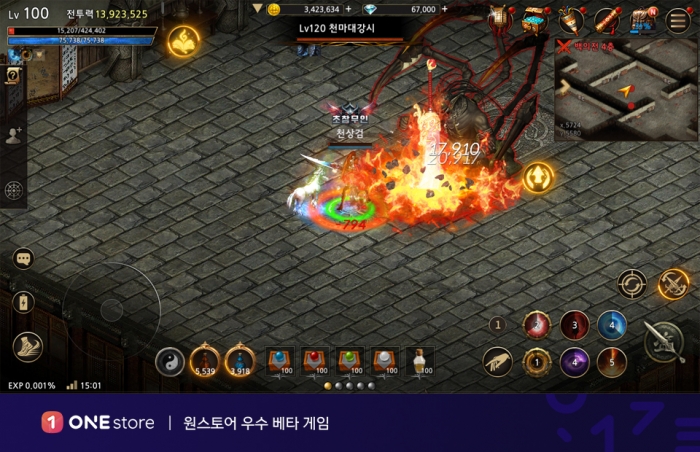700x452 pixels.
Task: Open the treasure chest shop icon
Action: tap(537, 19)
